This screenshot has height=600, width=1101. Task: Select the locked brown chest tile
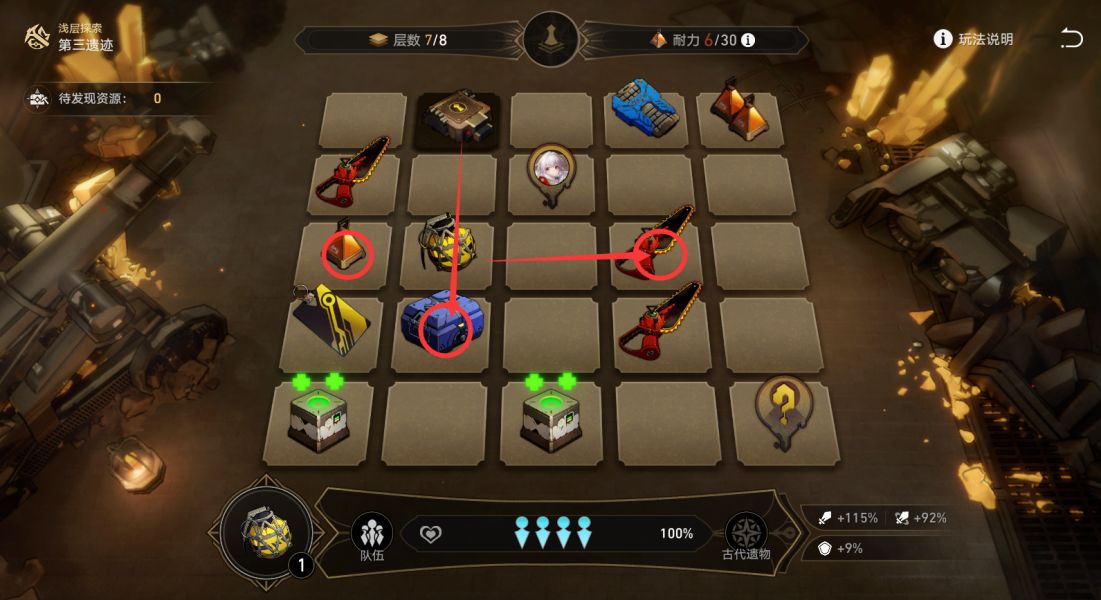460,119
